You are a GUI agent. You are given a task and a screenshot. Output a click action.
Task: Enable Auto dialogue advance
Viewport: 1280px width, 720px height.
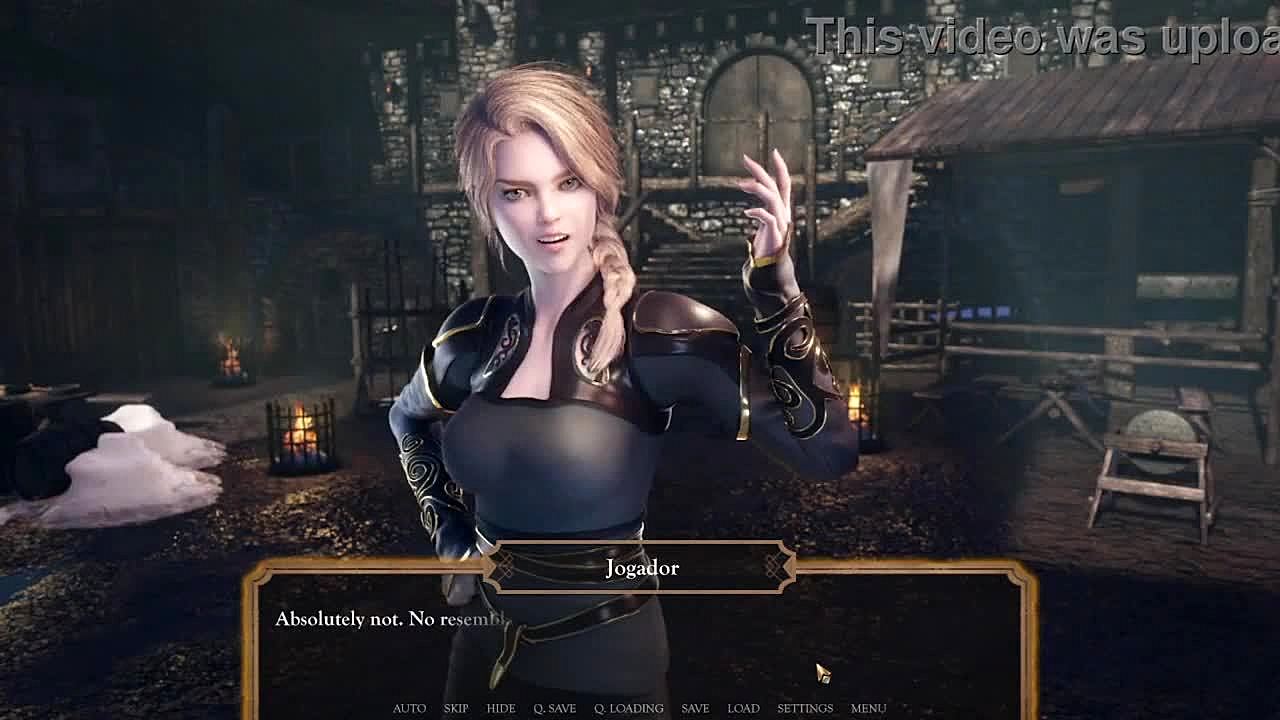(409, 708)
